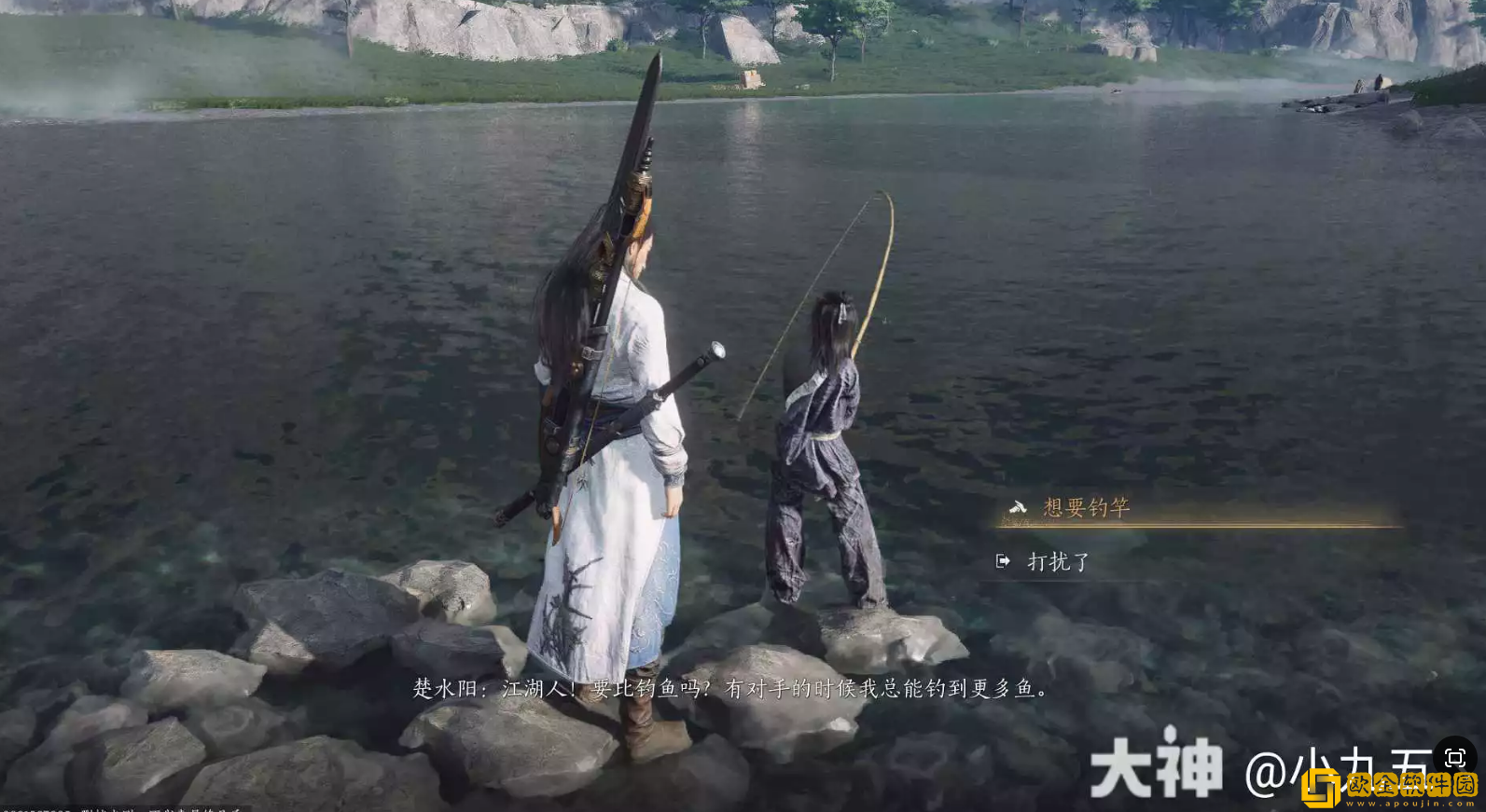Click the exit arrow icon beside 打扰了

(x=1004, y=561)
